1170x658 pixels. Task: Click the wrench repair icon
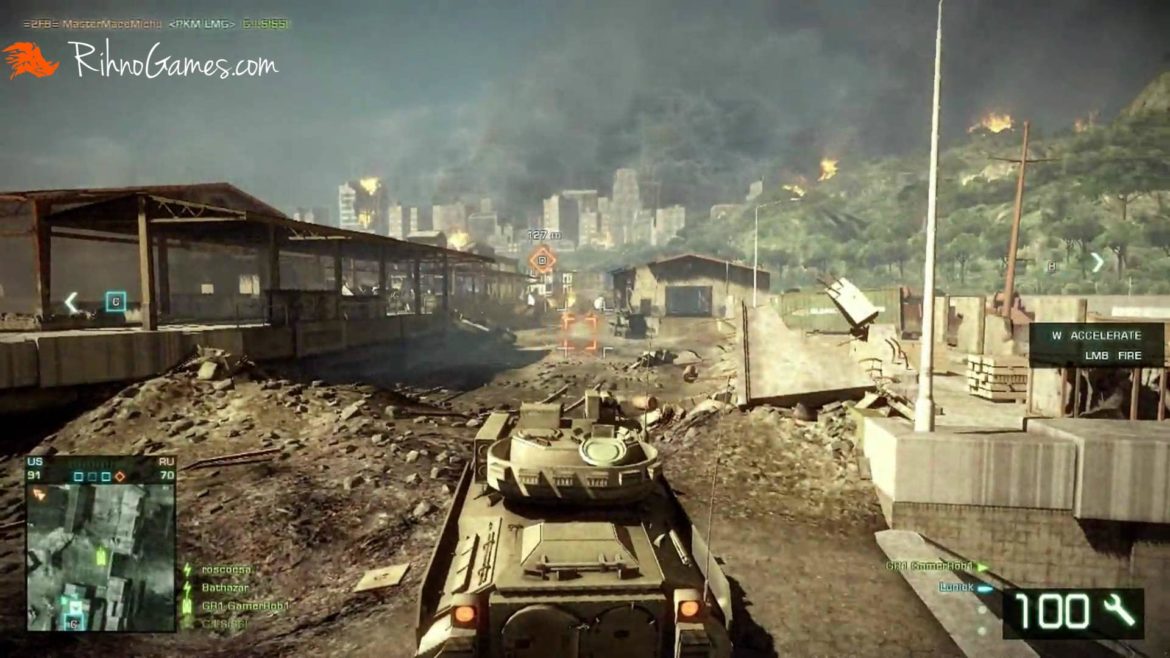(x=1119, y=609)
